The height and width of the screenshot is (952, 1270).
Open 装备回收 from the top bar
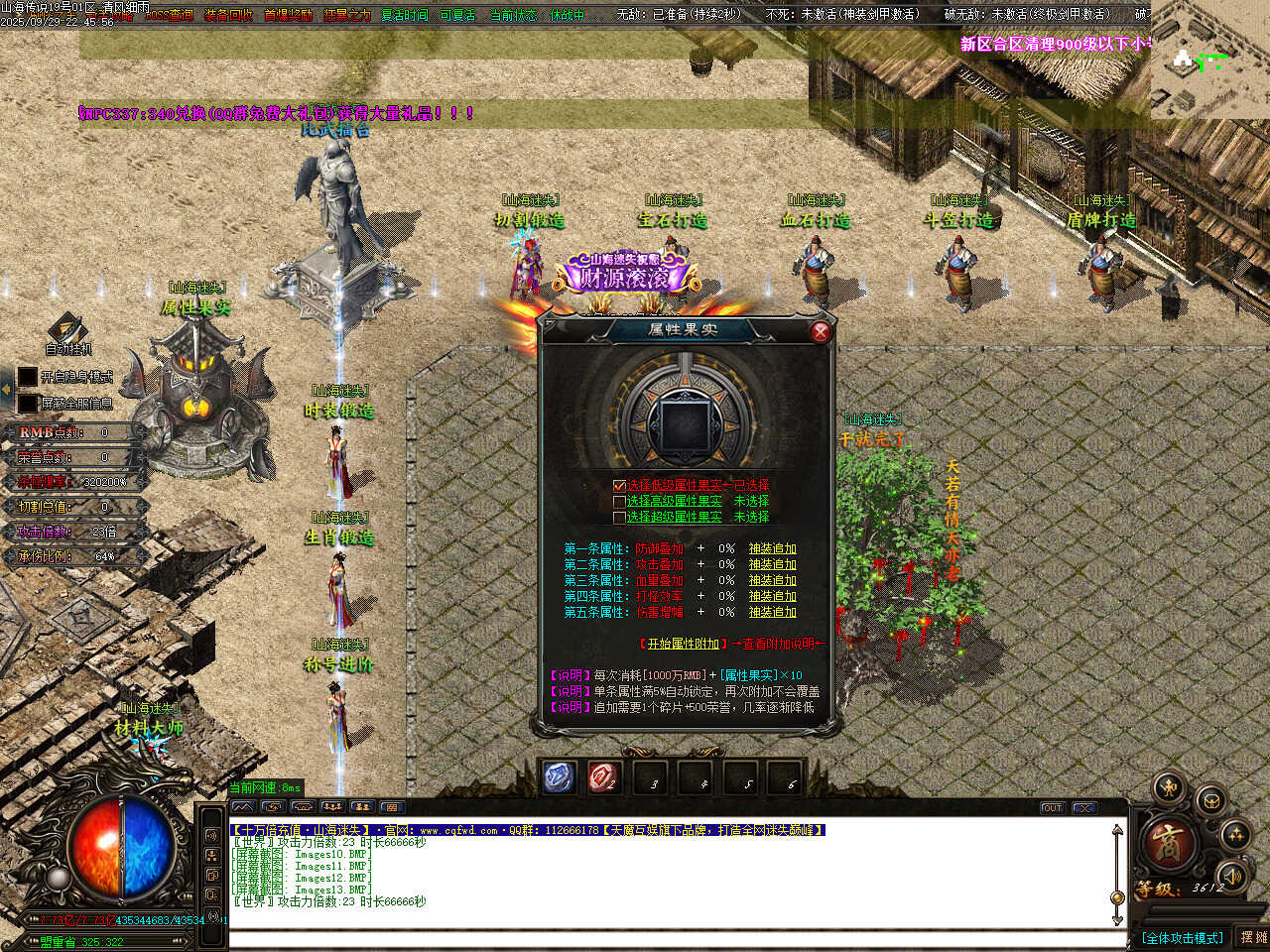pos(228,15)
